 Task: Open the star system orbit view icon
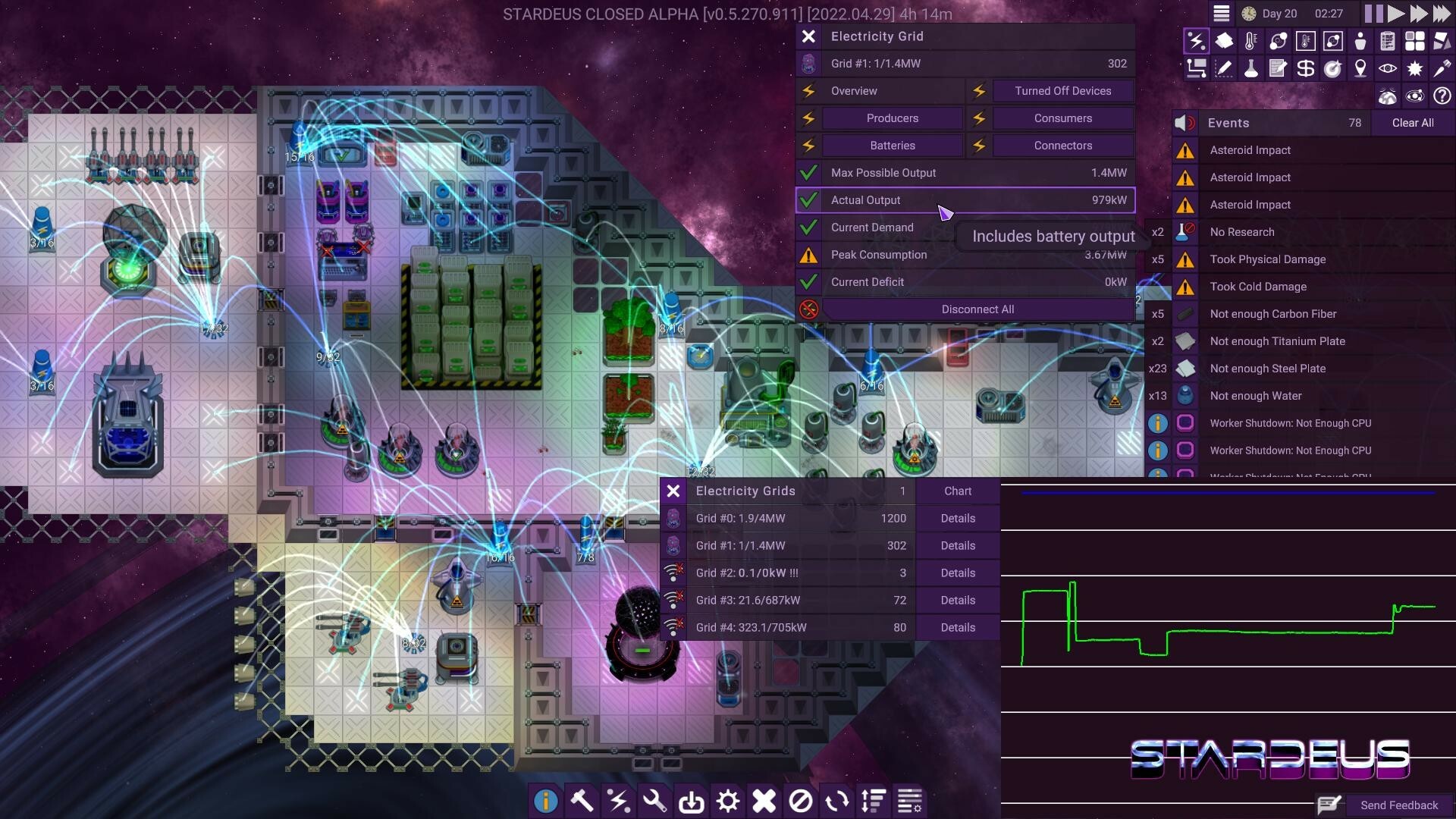pyautogui.click(x=1415, y=96)
